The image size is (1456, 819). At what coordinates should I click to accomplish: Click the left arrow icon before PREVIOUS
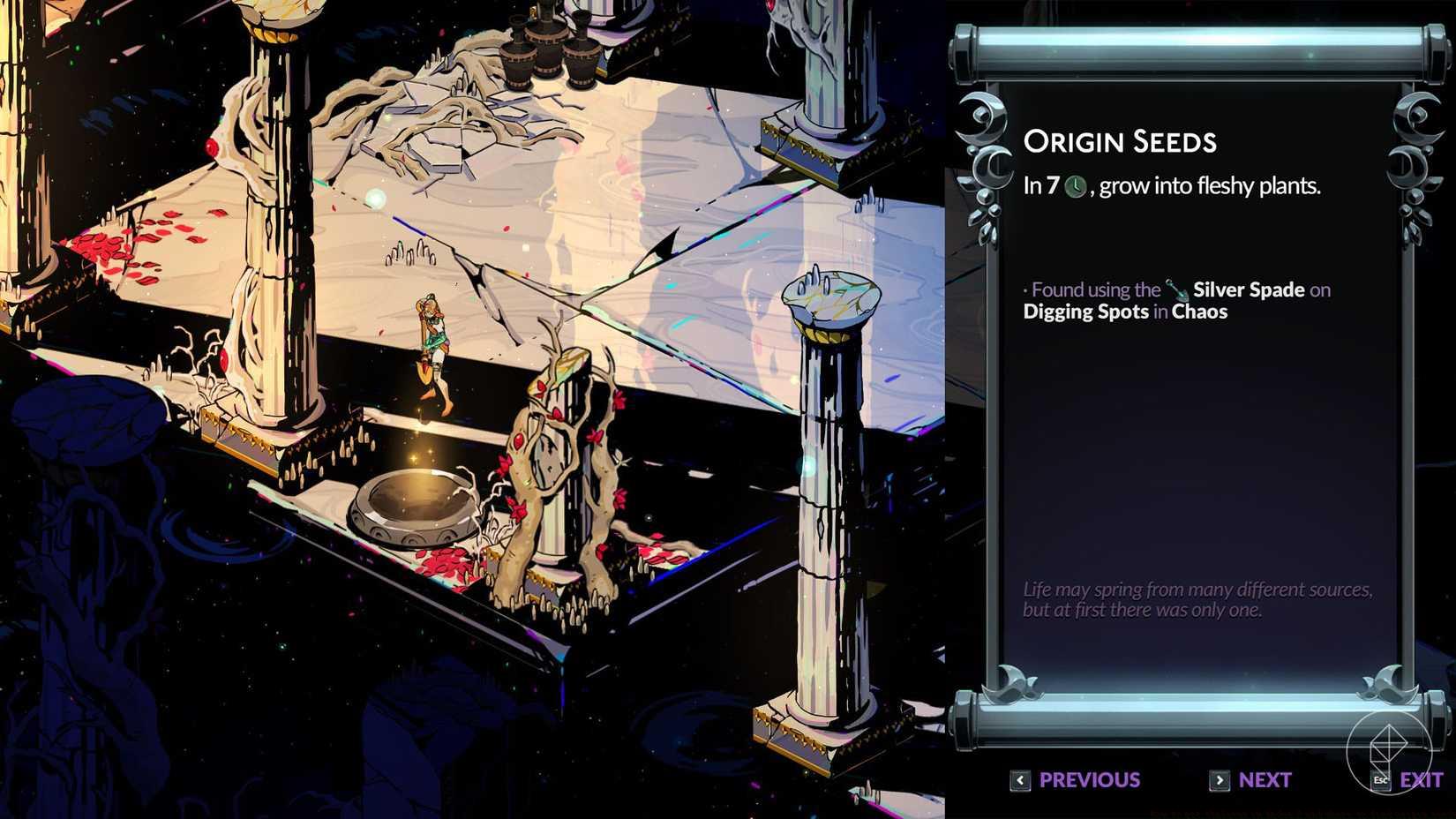coord(1020,780)
